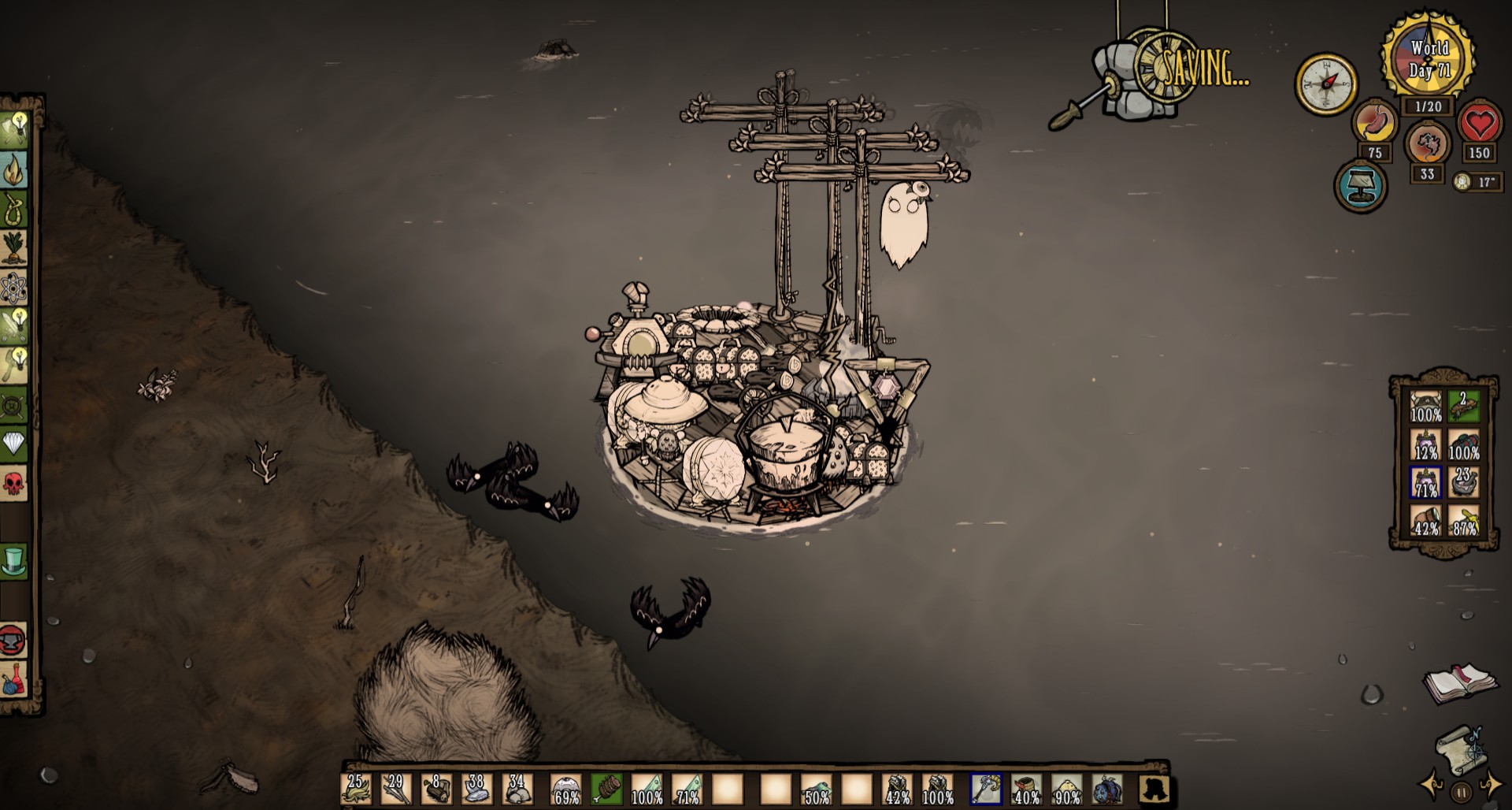Select the meat item in green slot
1512x810 pixels.
pyautogui.click(x=606, y=788)
